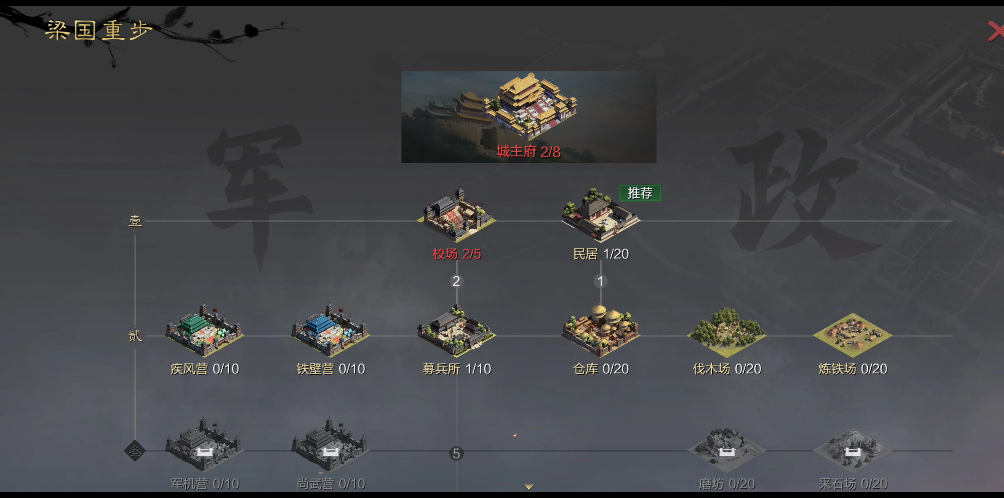This screenshot has height=498, width=1004.
Task: Open the 募兵所 recruitment building
Action: [x=456, y=334]
